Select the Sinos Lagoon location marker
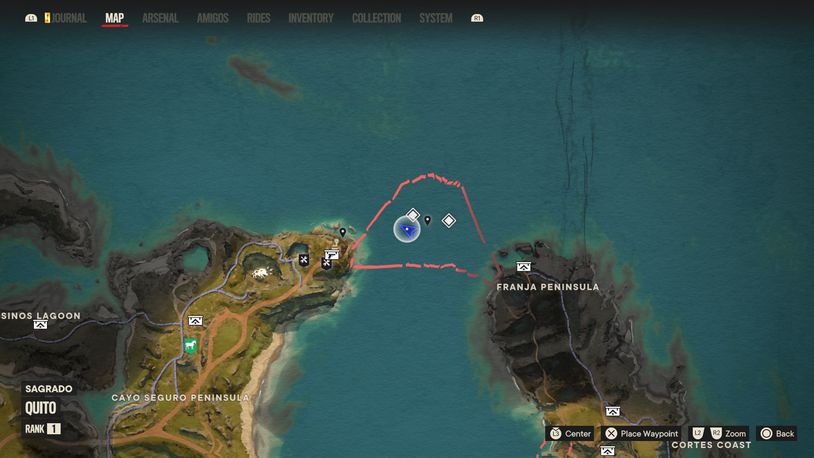This screenshot has width=814, height=458. 40,325
